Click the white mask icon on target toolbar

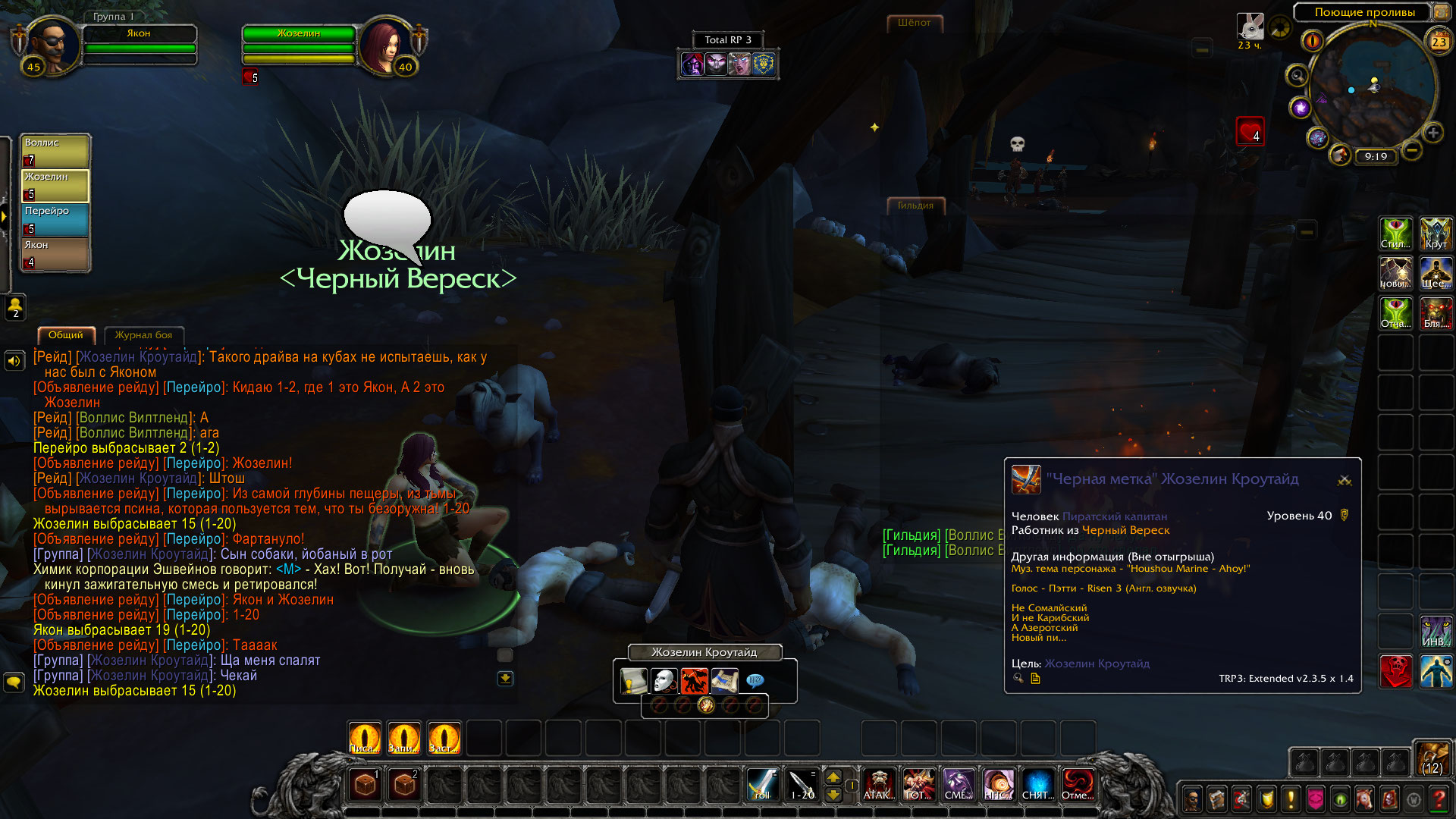point(664,680)
